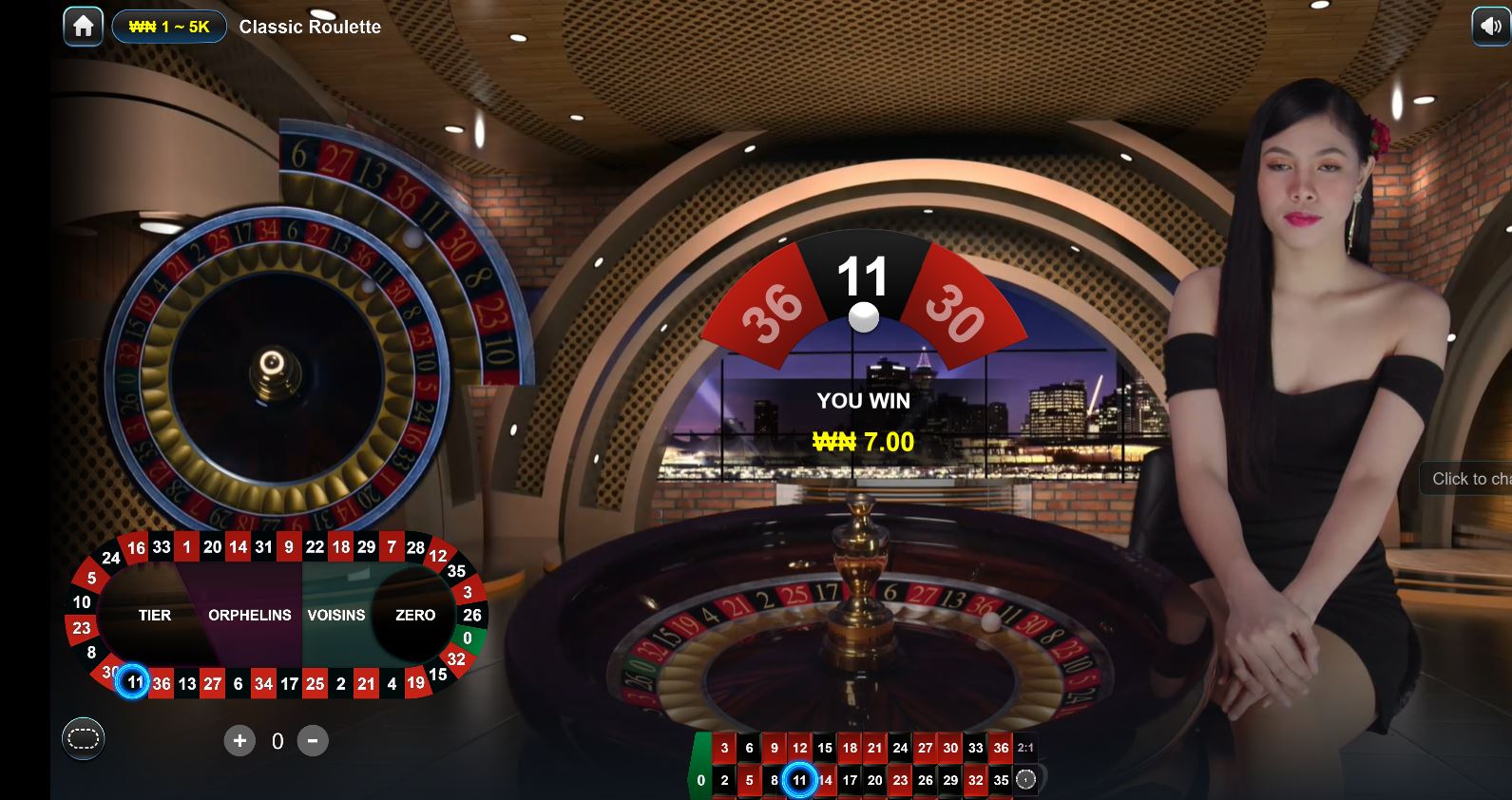
Task: Bet on green 0 on the betting table
Action: pyautogui.click(x=701, y=779)
